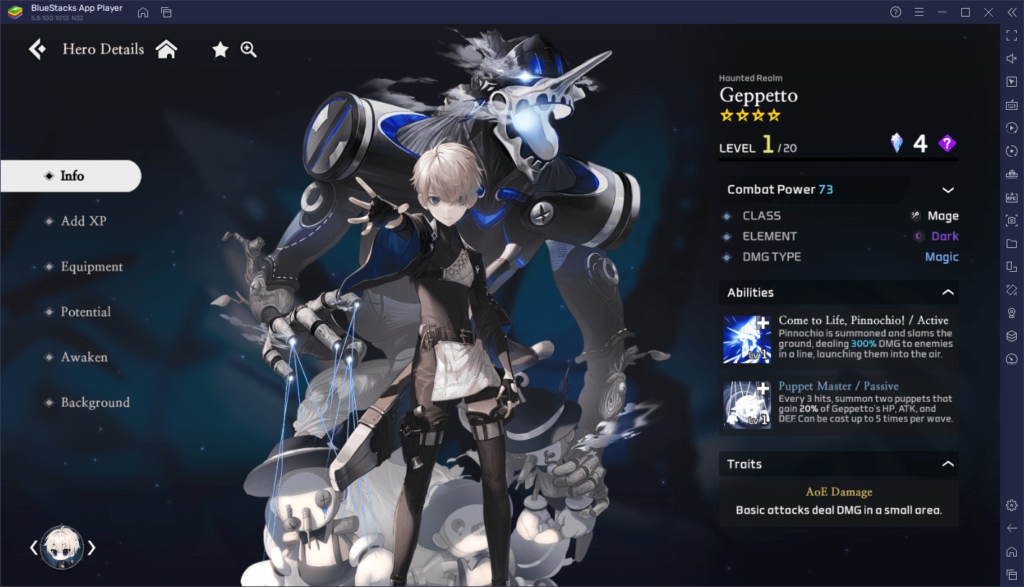The width and height of the screenshot is (1024, 587).
Task: Close the BlueStacks window
Action: (x=987, y=12)
